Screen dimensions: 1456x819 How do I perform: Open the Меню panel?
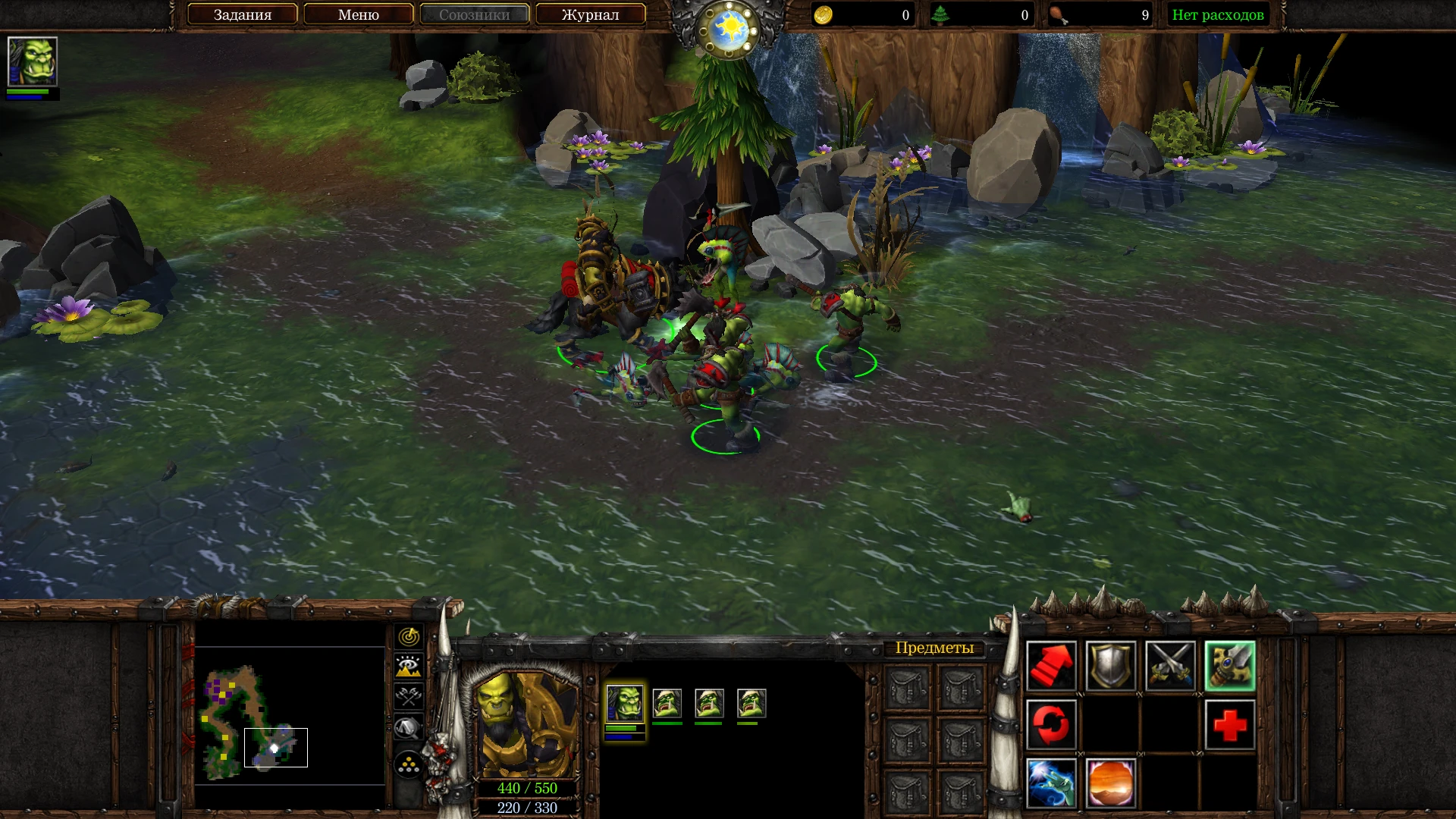pyautogui.click(x=359, y=14)
